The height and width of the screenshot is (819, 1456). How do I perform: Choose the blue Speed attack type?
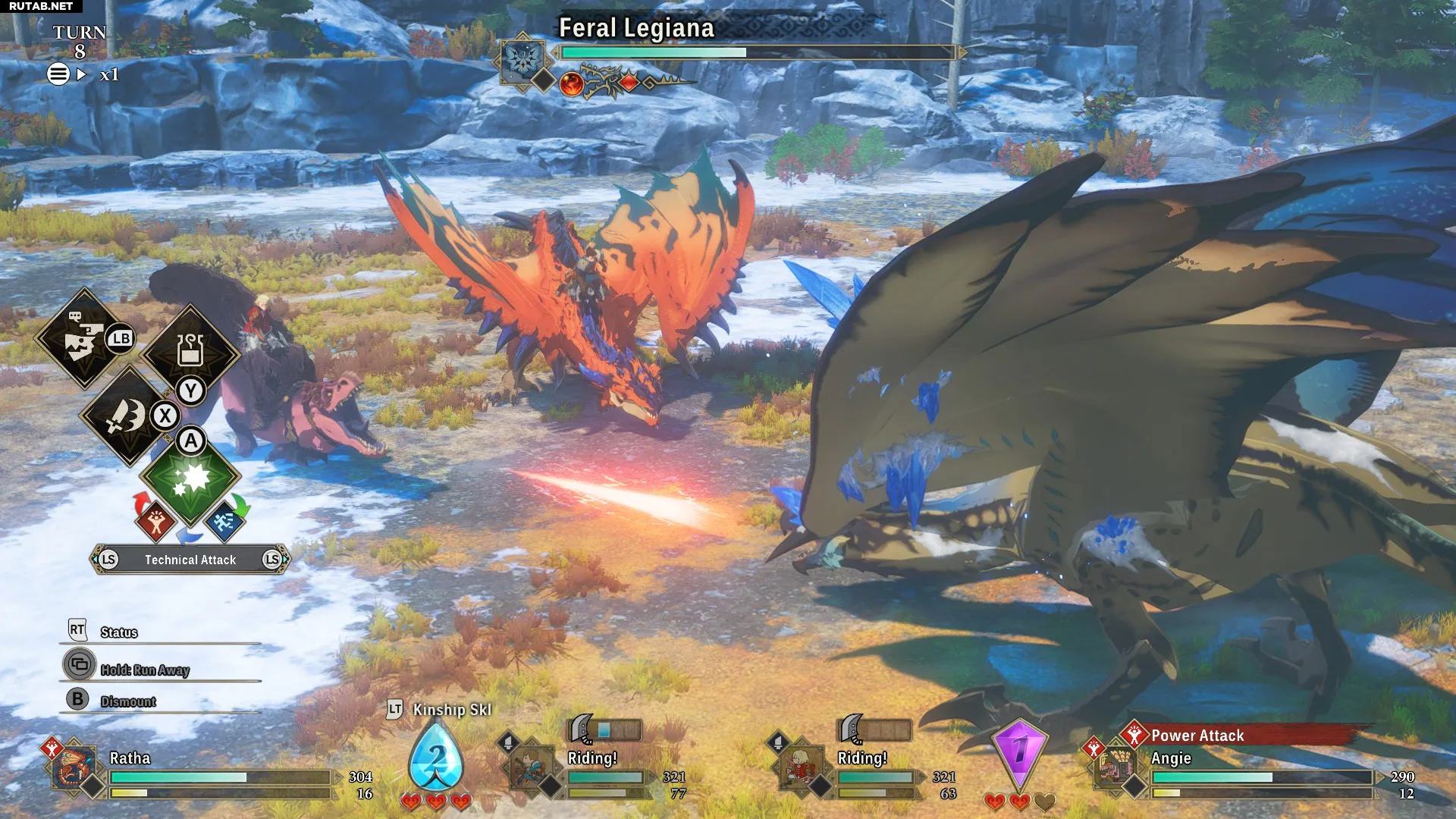[x=224, y=521]
